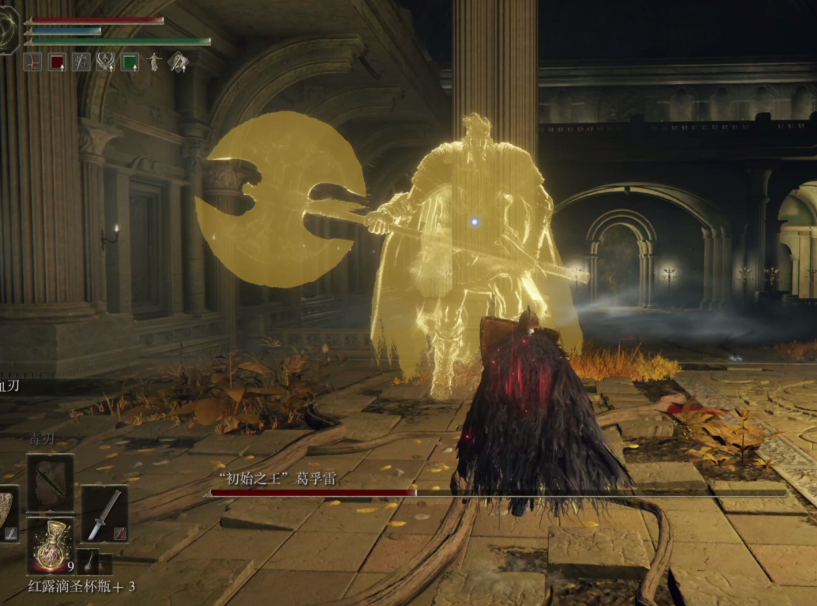Click the red branch status effect icon
This screenshot has width=817, height=606.
32,62
